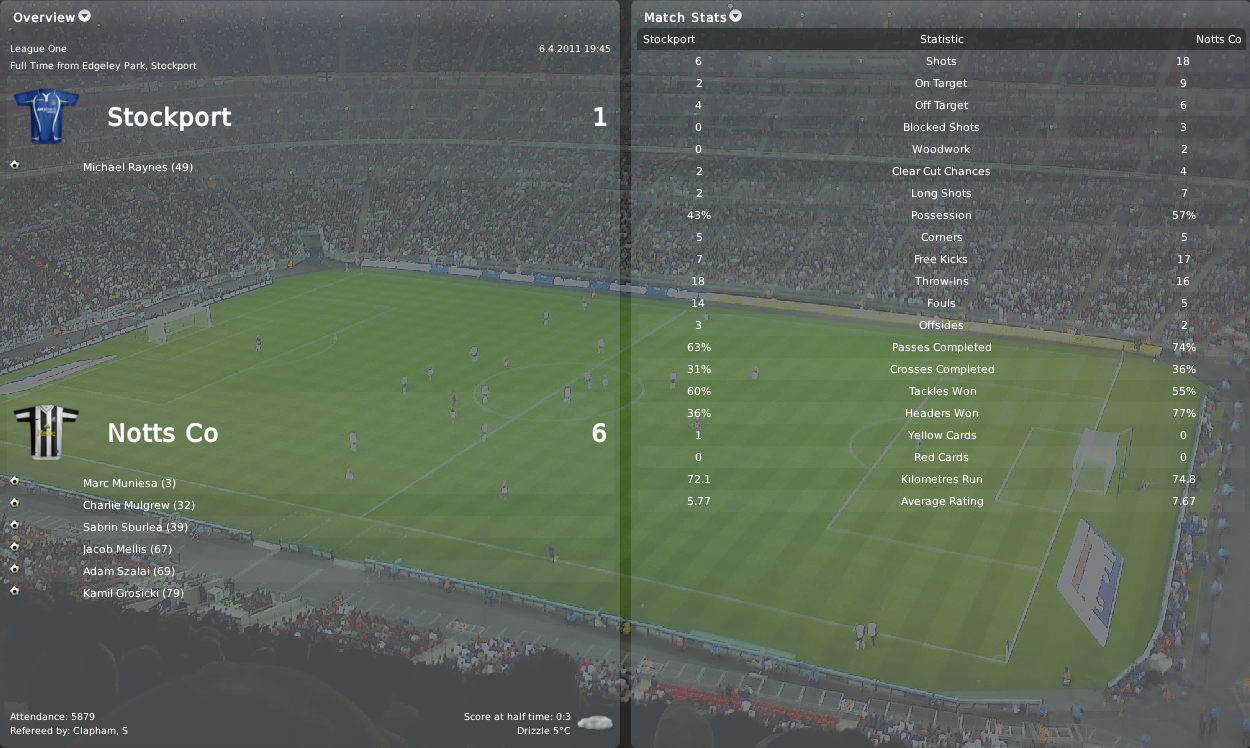Select Kamil Grosicki in the scorers list
The width and height of the screenshot is (1250, 748).
point(133,593)
